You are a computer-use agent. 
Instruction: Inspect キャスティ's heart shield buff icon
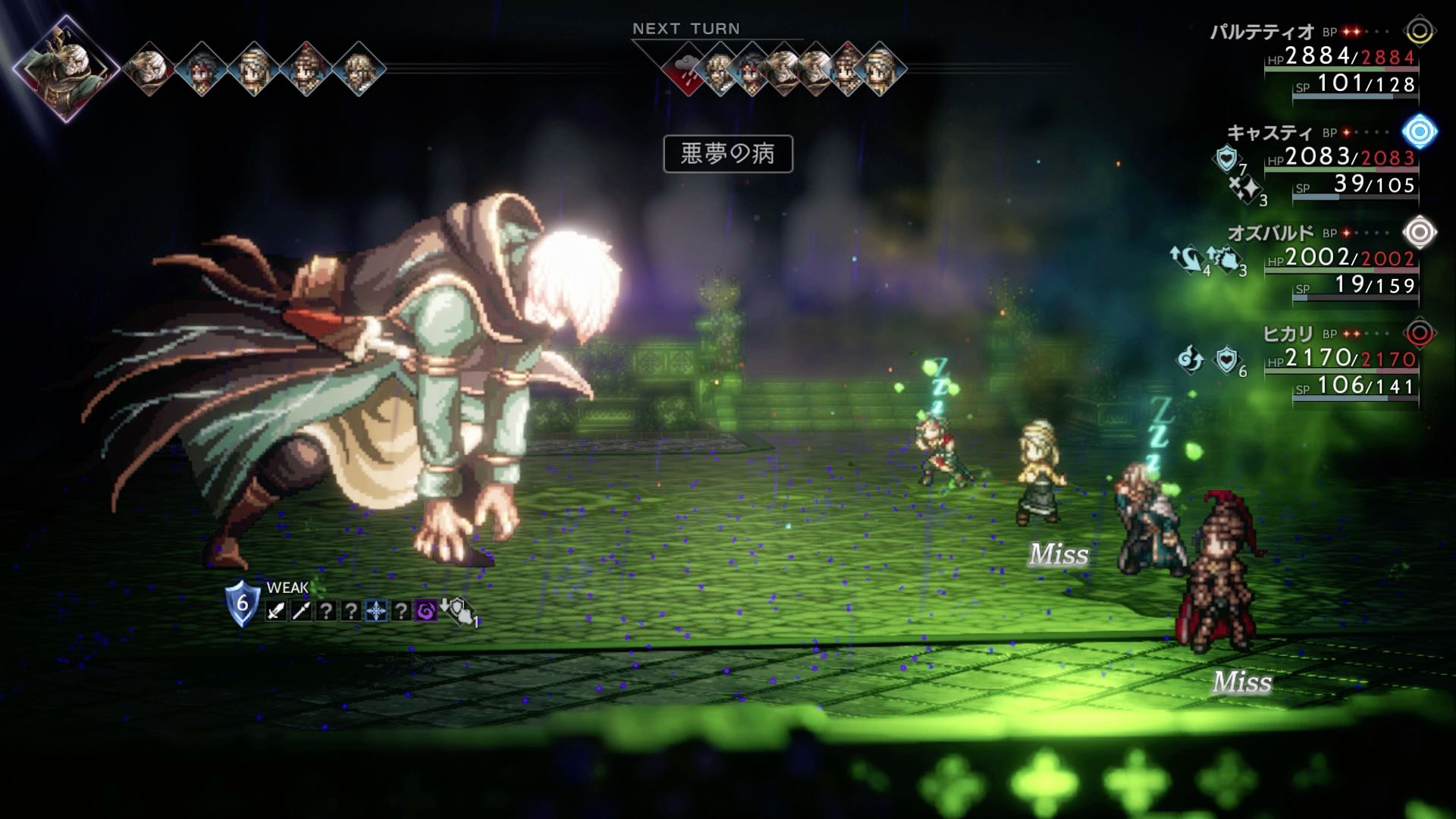coord(1225,158)
